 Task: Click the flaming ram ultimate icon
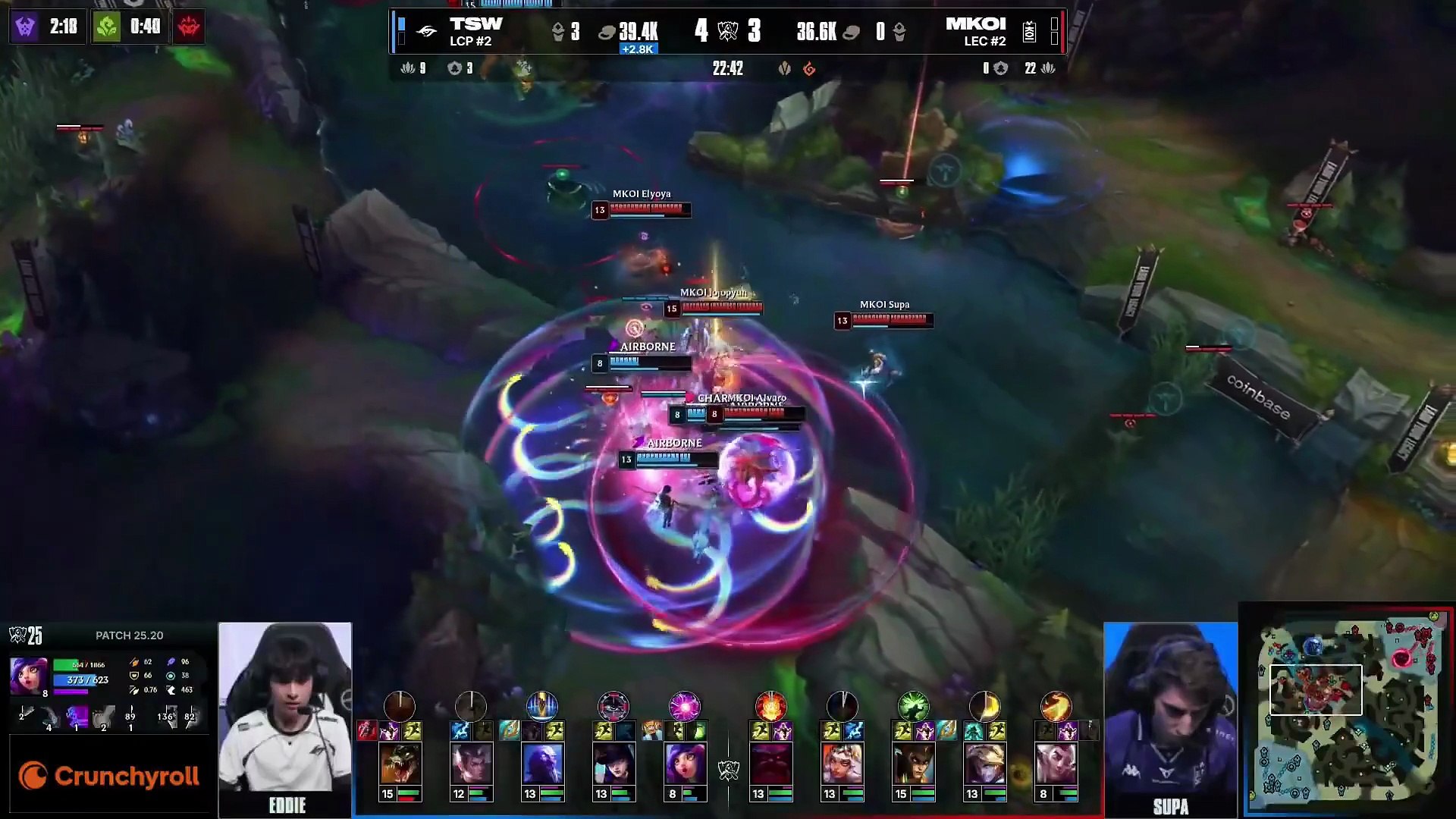click(x=770, y=706)
